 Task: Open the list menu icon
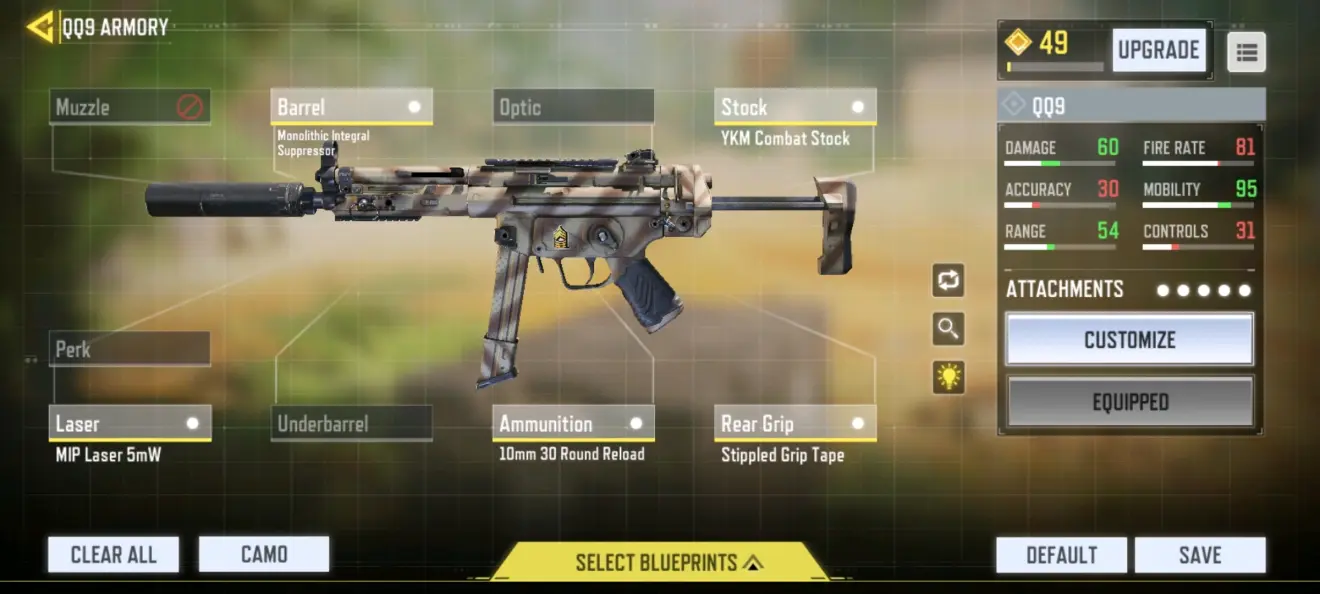pyautogui.click(x=1246, y=52)
